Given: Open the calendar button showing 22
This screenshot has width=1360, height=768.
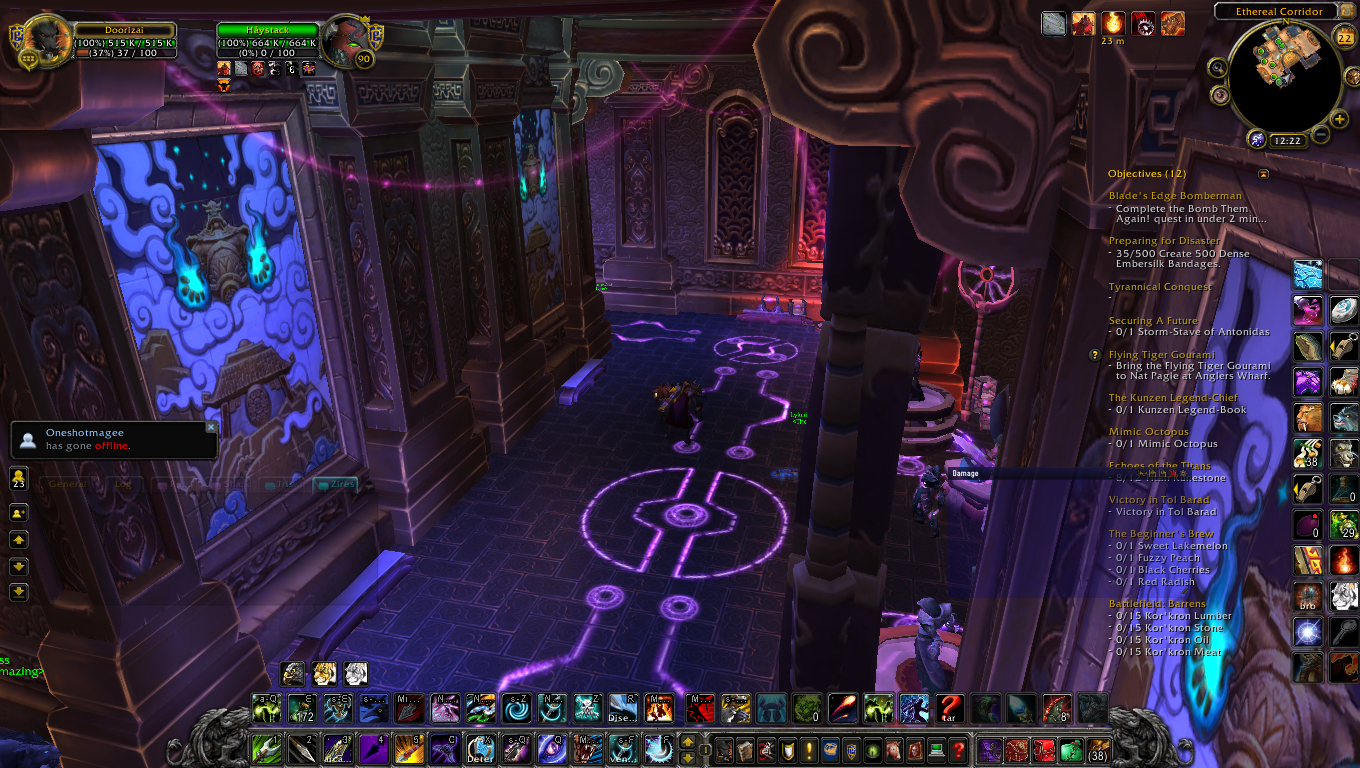Looking at the screenshot, I should [1344, 38].
